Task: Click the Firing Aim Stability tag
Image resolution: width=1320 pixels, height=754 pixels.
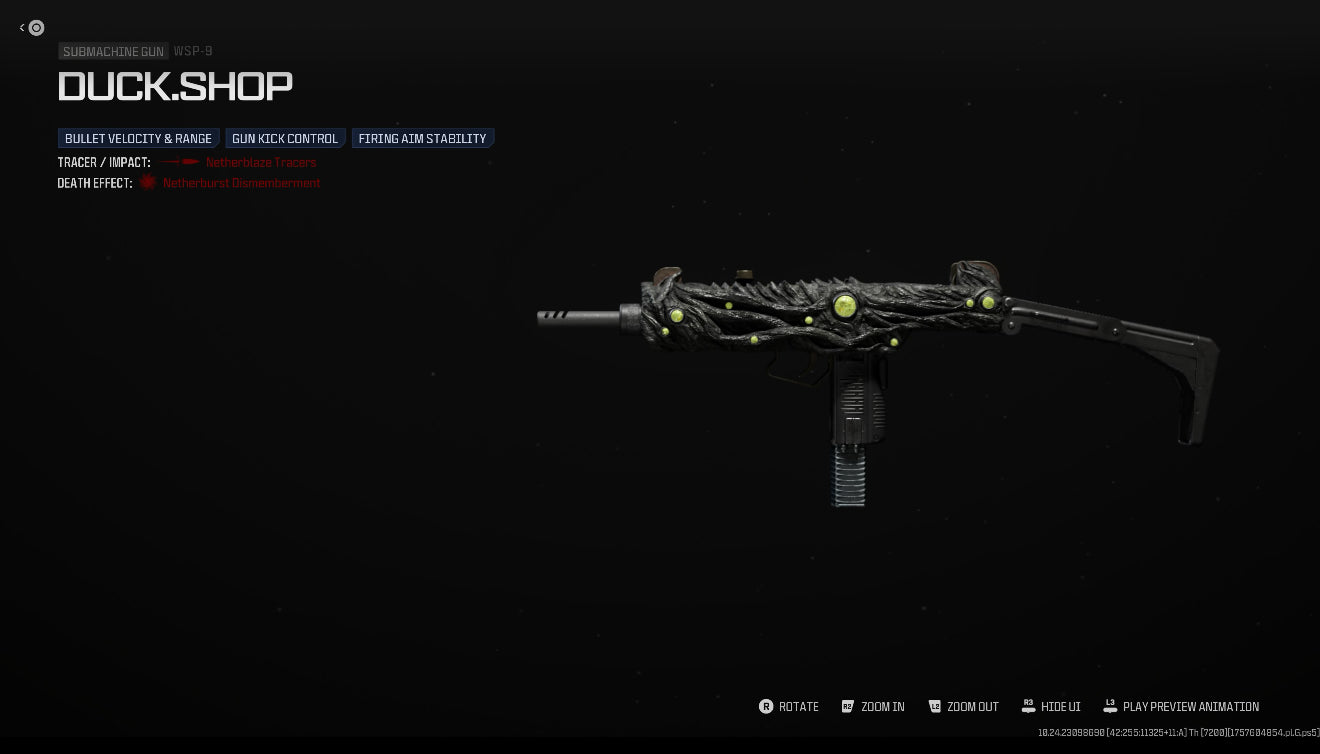Action: [x=422, y=139]
